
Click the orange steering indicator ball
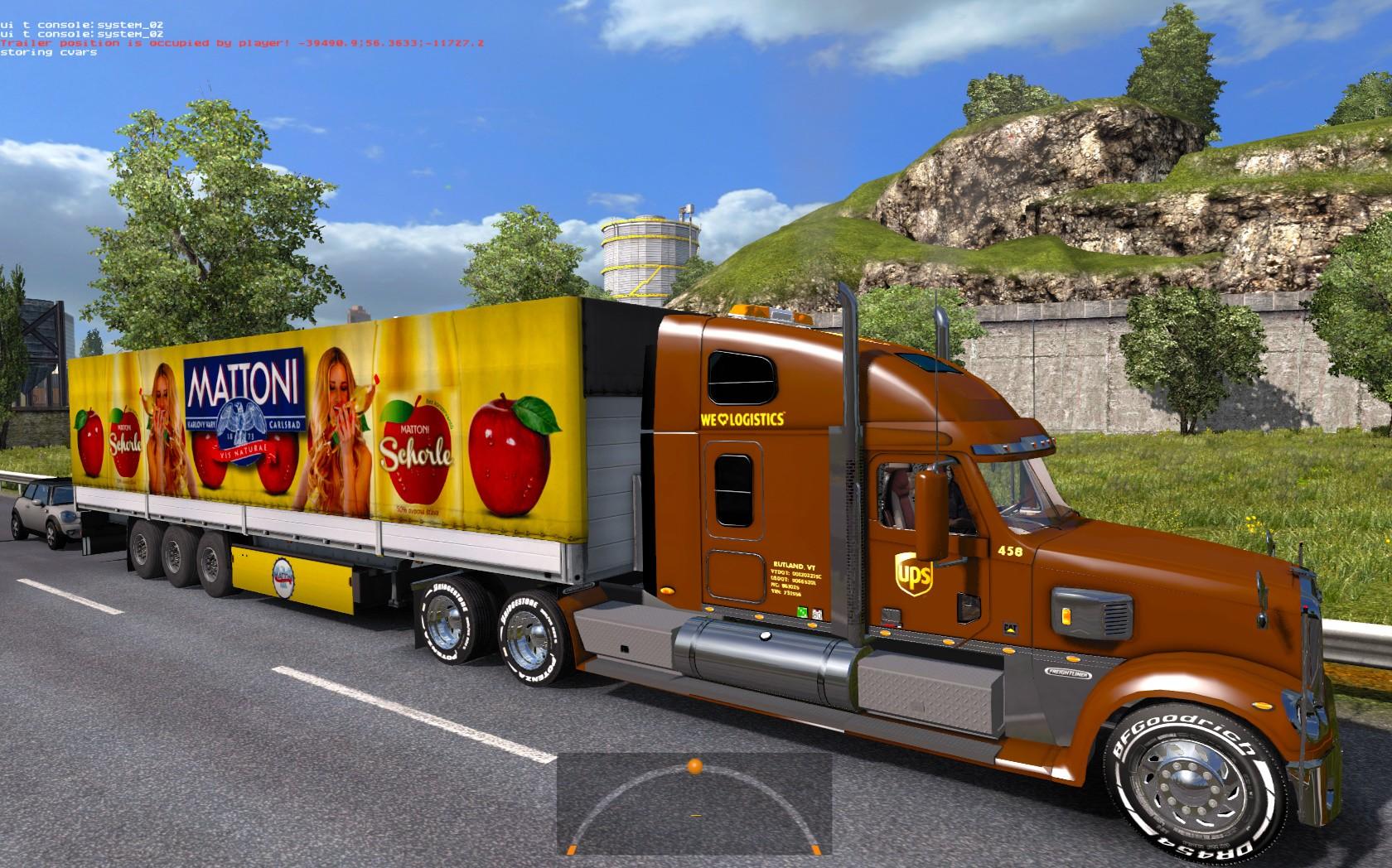[694, 764]
